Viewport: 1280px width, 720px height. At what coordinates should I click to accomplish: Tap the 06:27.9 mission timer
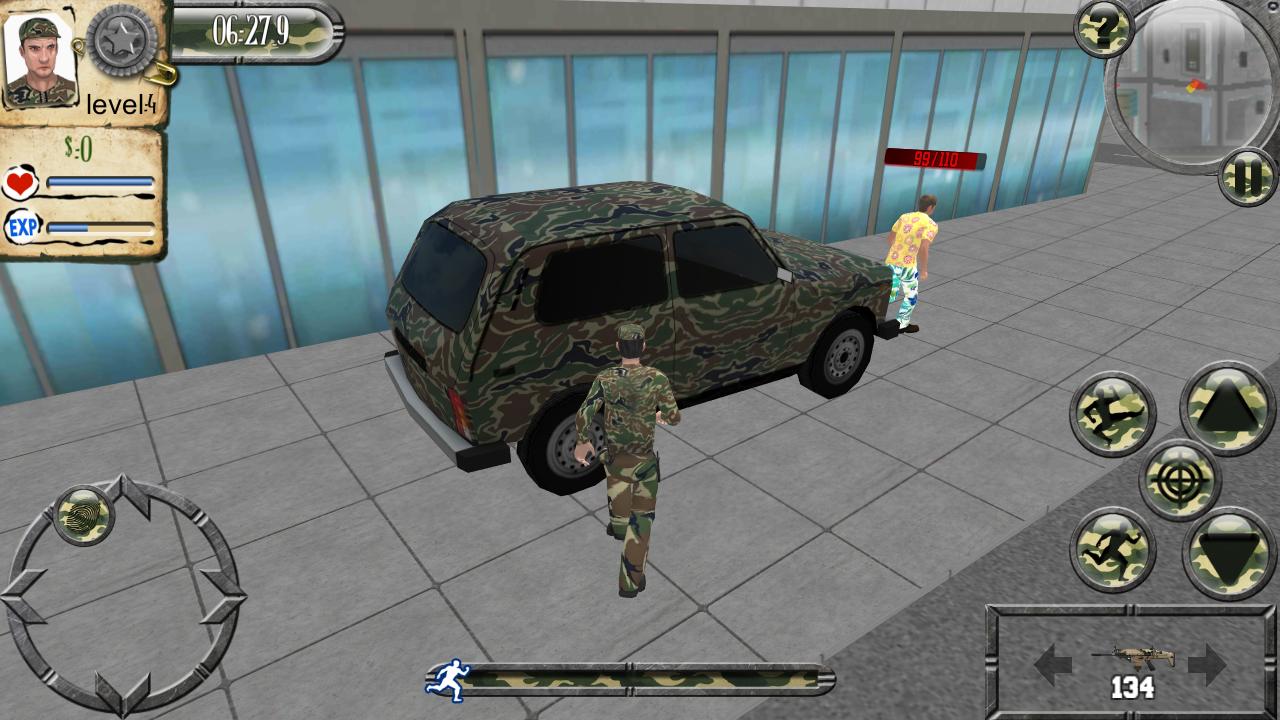click(251, 28)
